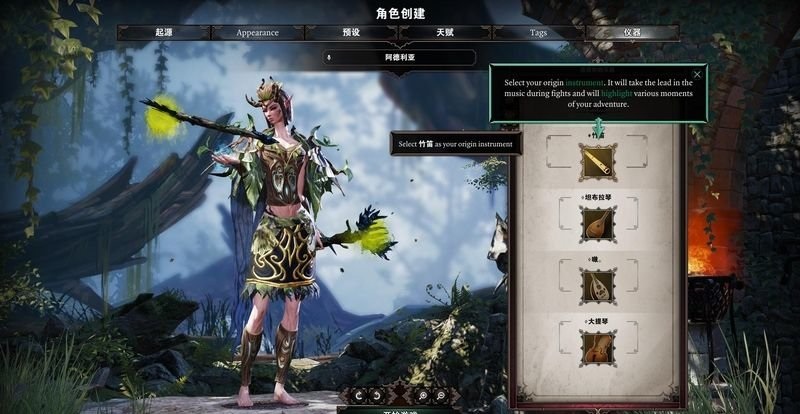Open the 天赋 (Talents) tab

coord(445,32)
